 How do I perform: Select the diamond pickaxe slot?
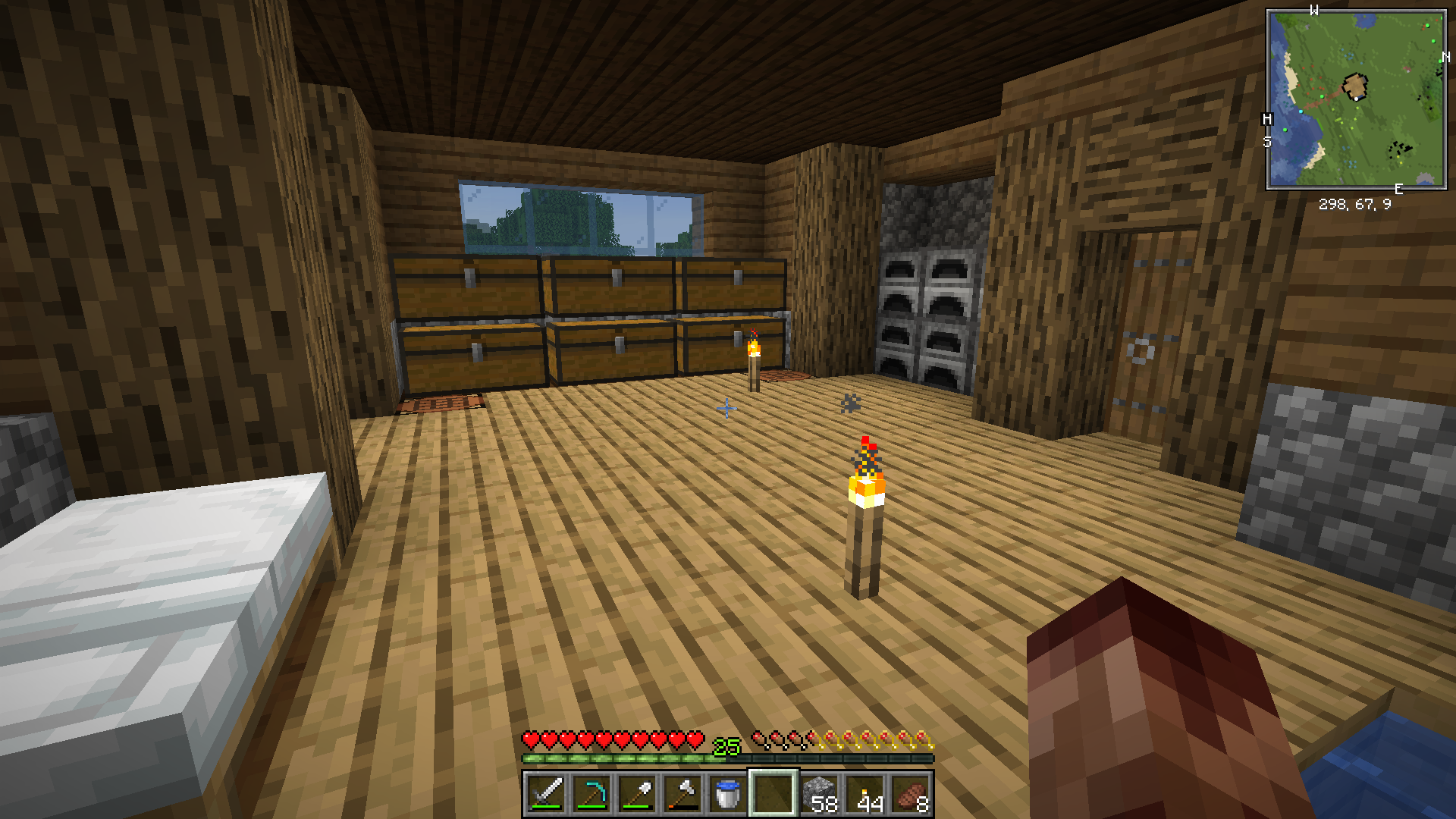click(591, 793)
